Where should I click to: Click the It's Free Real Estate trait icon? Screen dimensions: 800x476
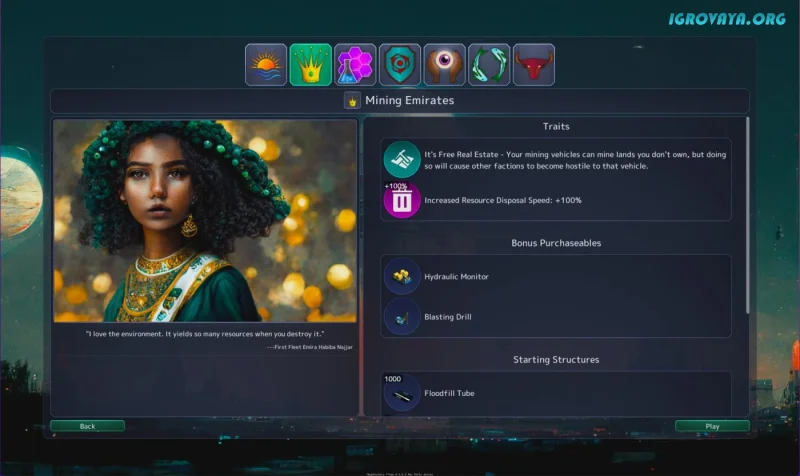[x=402, y=160]
